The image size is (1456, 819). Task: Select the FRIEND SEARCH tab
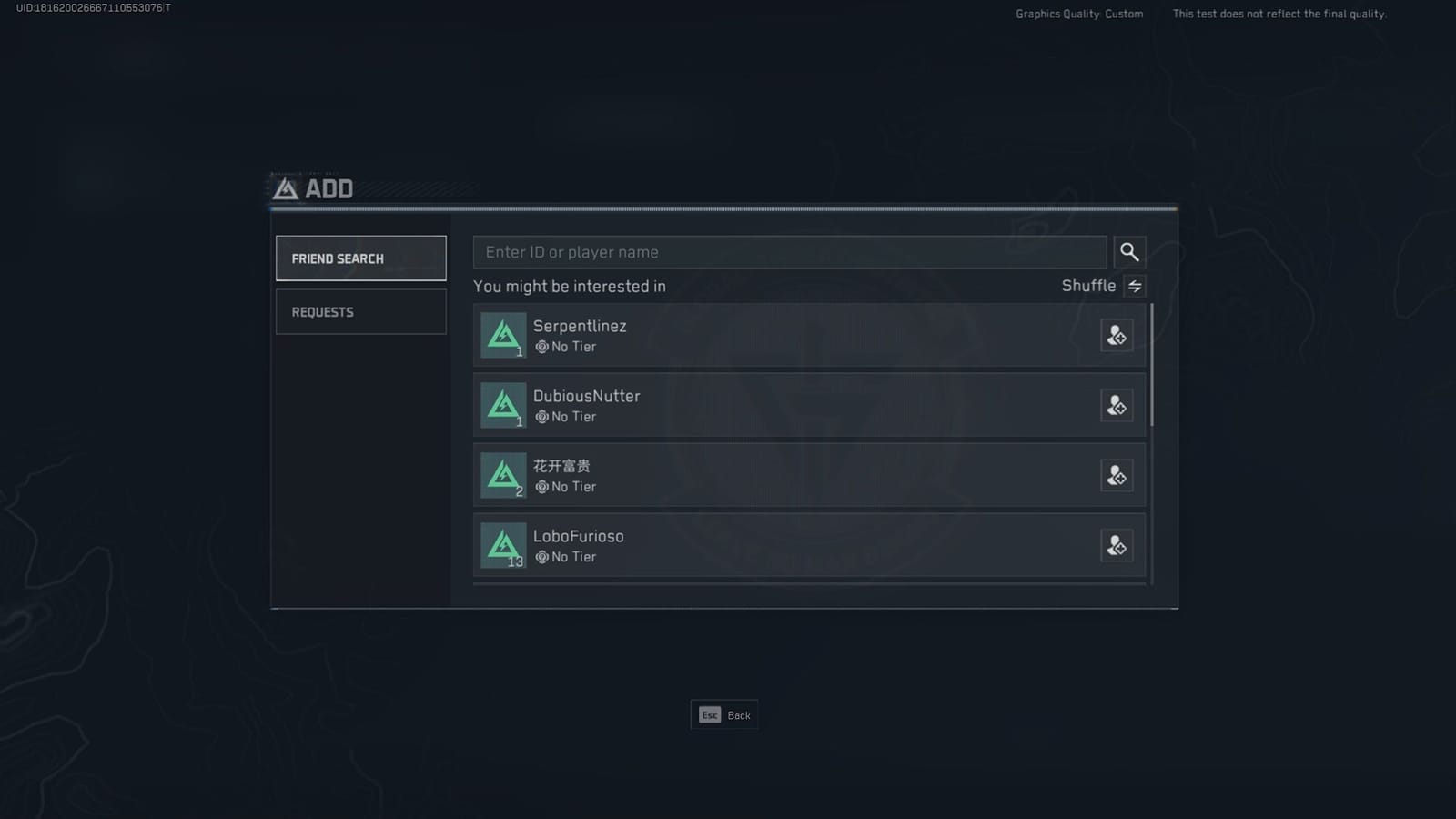360,258
